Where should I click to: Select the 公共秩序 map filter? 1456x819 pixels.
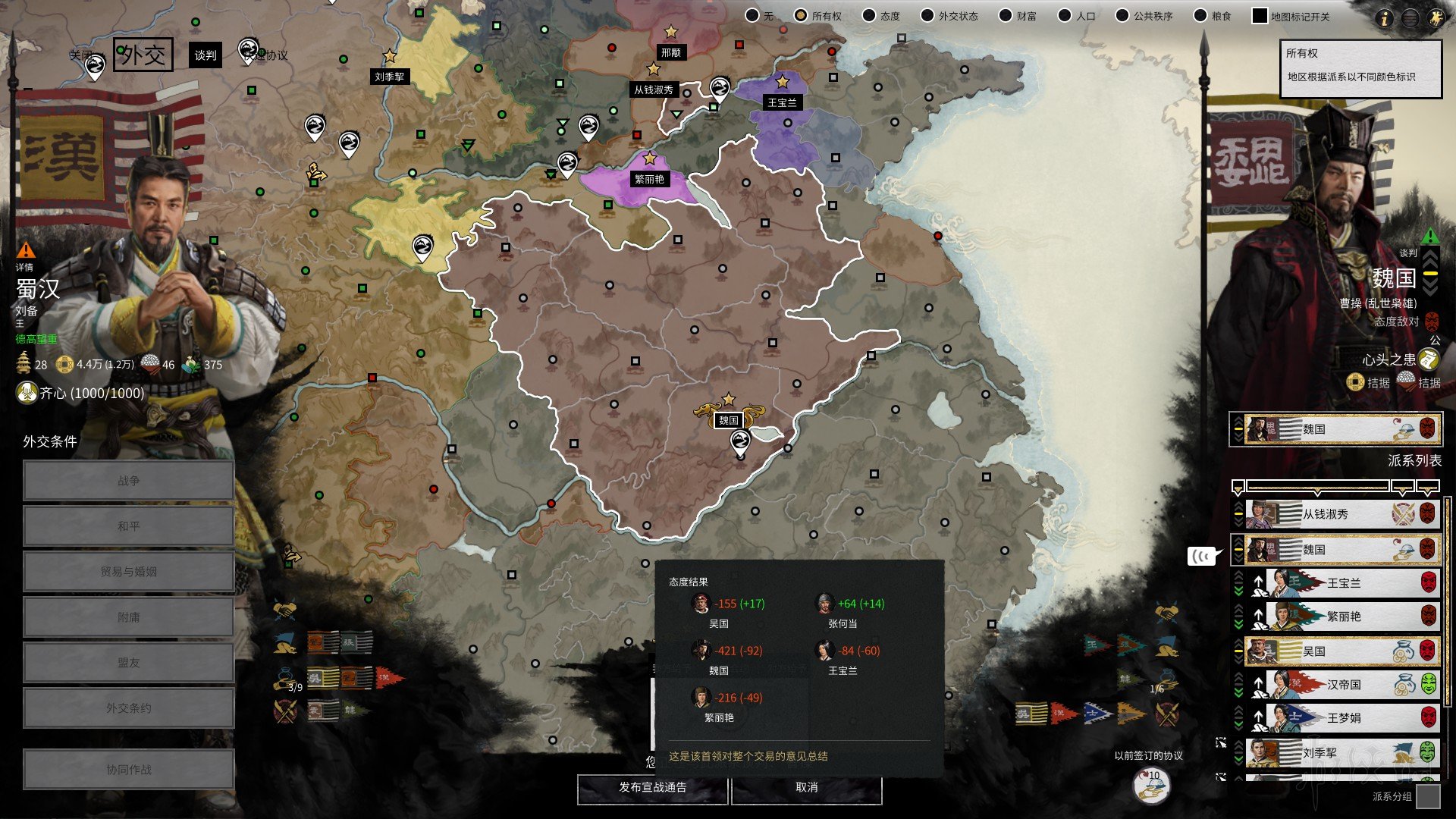click(1122, 16)
